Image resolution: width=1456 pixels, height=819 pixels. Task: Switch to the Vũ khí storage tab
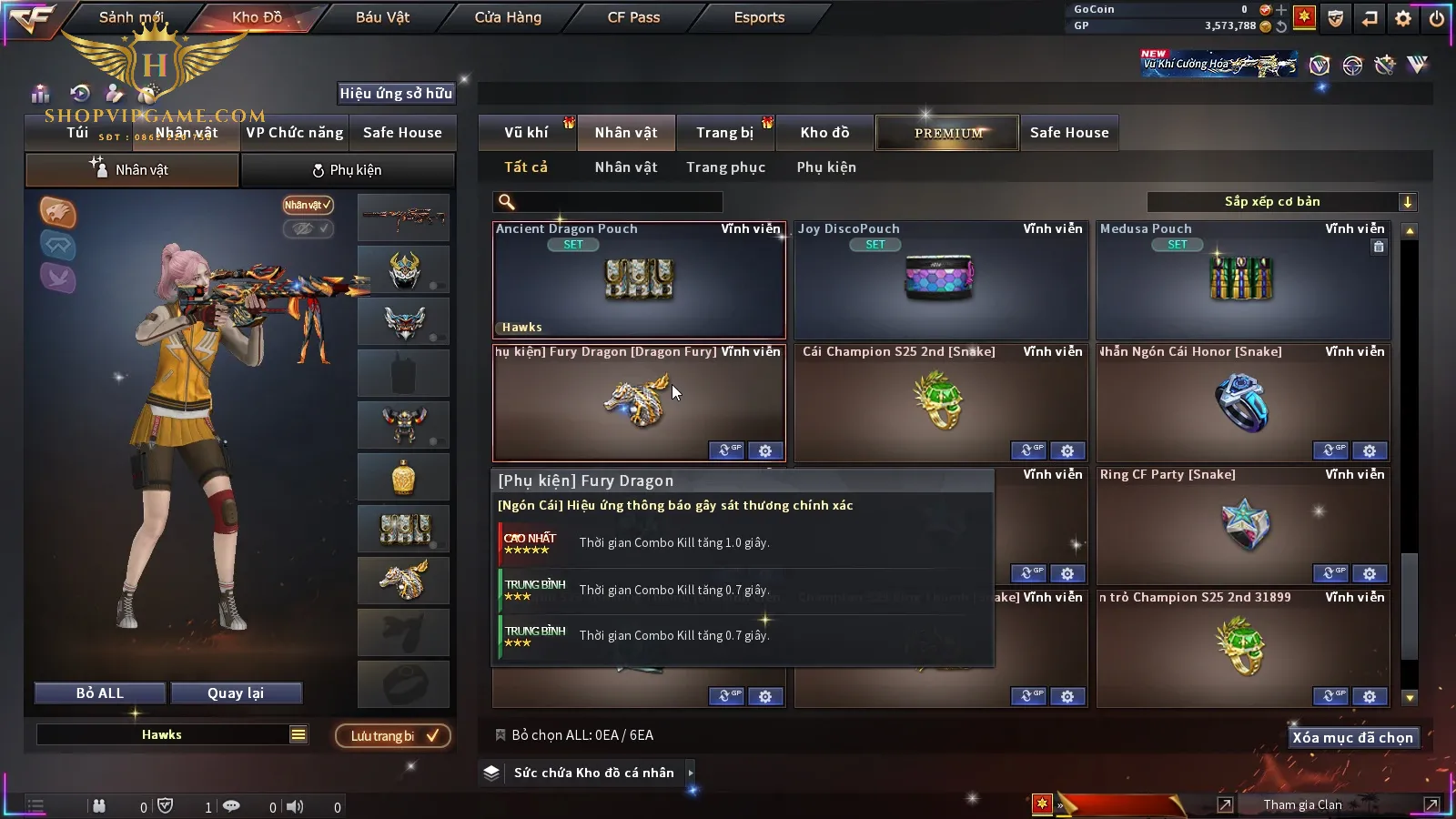pos(526,133)
